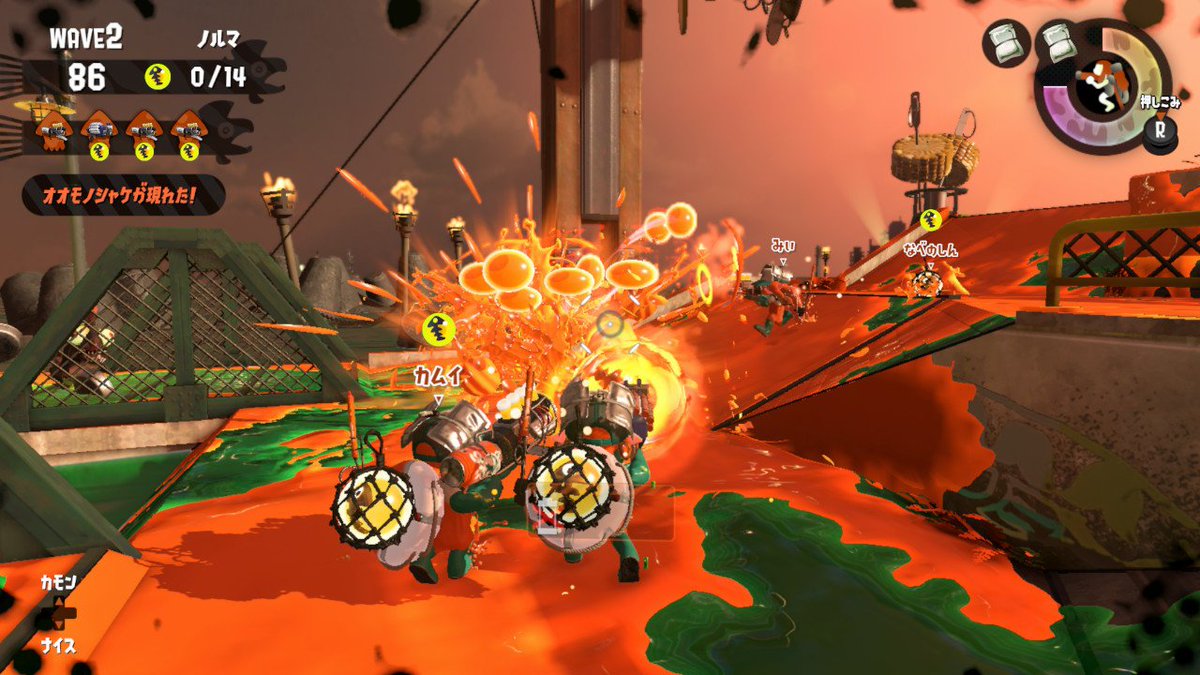Send the ナイス signal
The width and height of the screenshot is (1200, 675).
(x=58, y=645)
